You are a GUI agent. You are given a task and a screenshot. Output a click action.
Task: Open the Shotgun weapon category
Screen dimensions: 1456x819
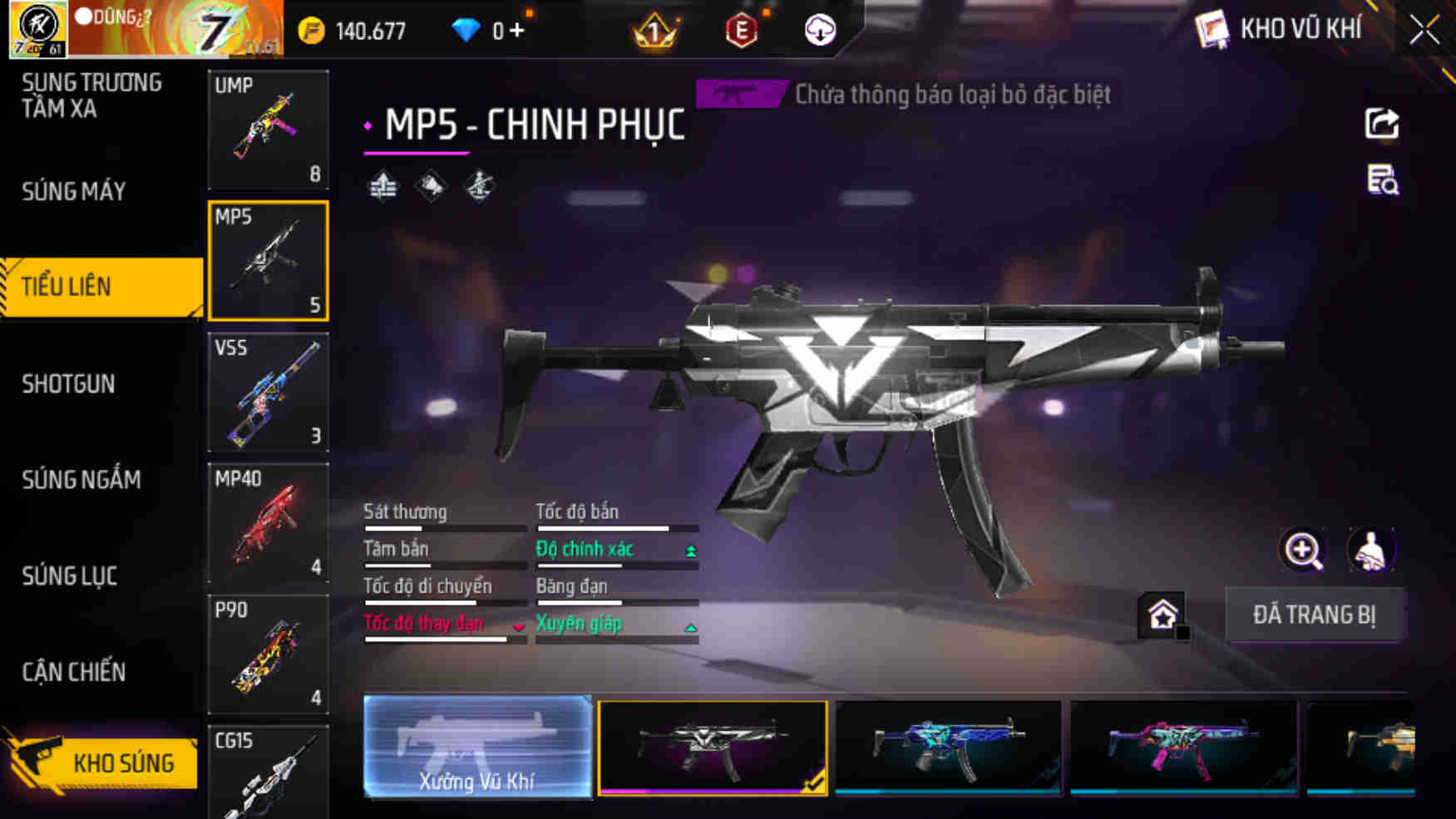click(68, 383)
